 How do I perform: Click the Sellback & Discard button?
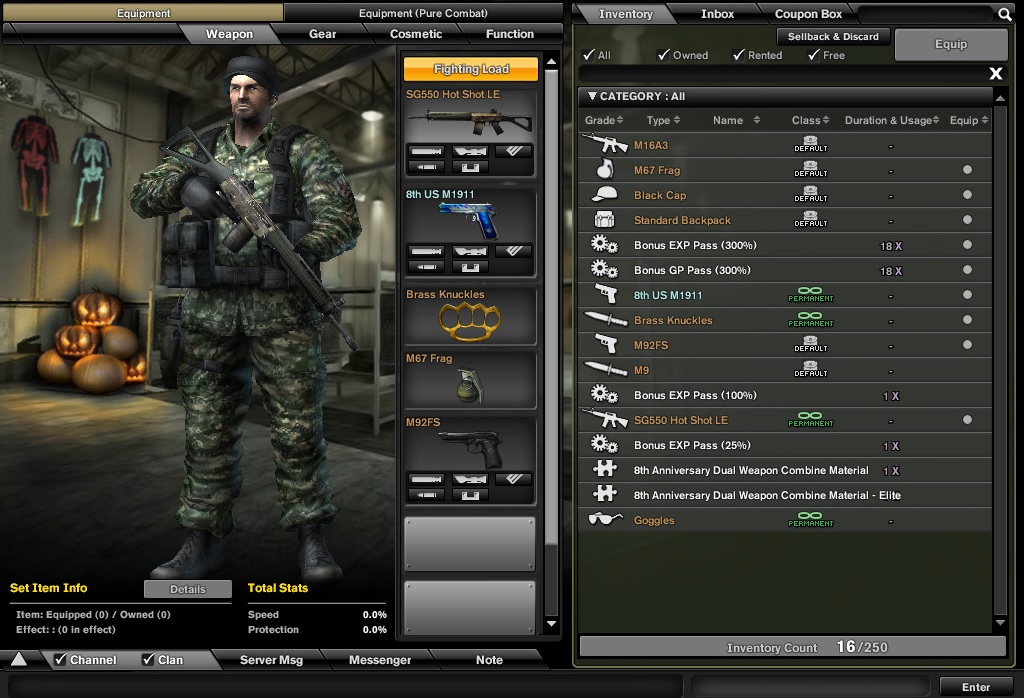click(x=833, y=37)
